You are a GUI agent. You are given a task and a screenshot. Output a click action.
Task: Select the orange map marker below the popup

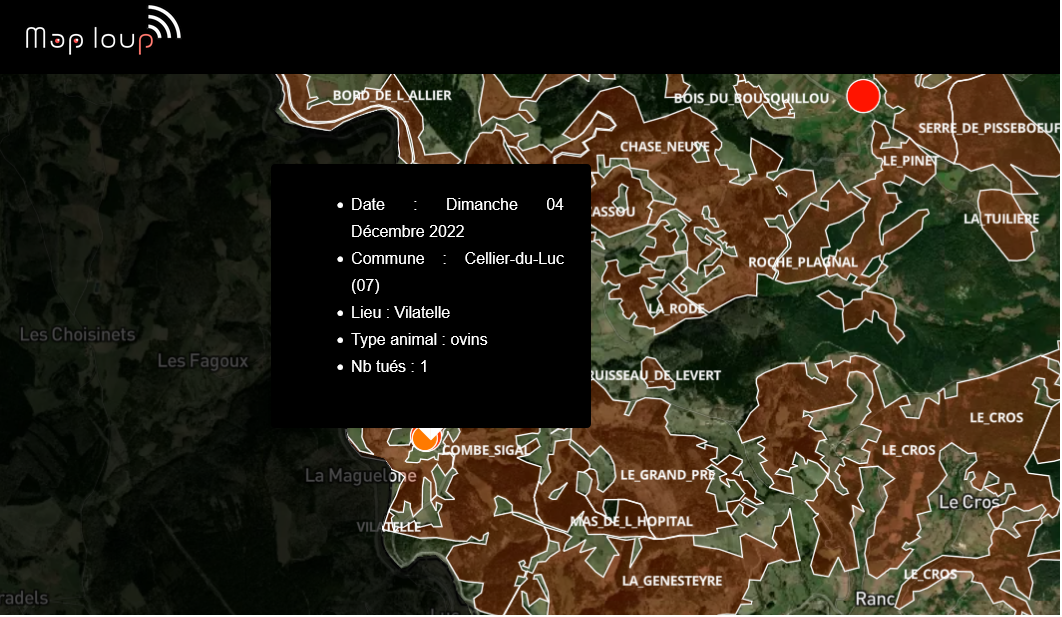pyautogui.click(x=426, y=438)
